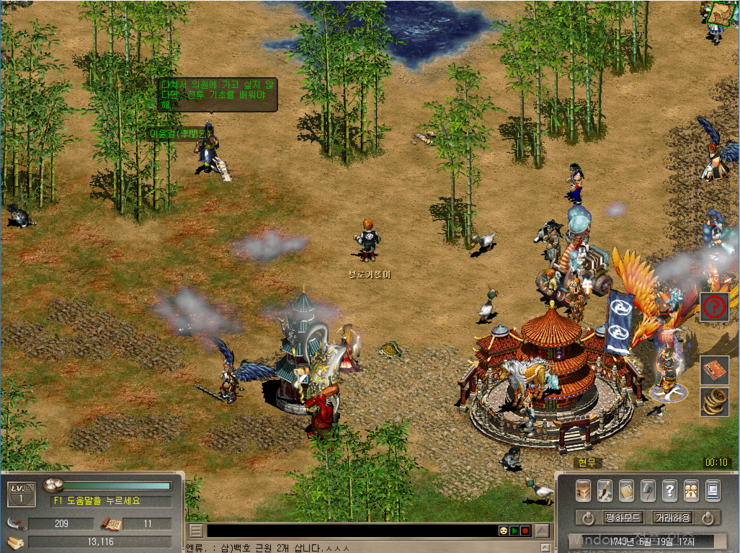740x553 pixels.
Task: Click the sword and brush icon
Action: tap(605, 490)
